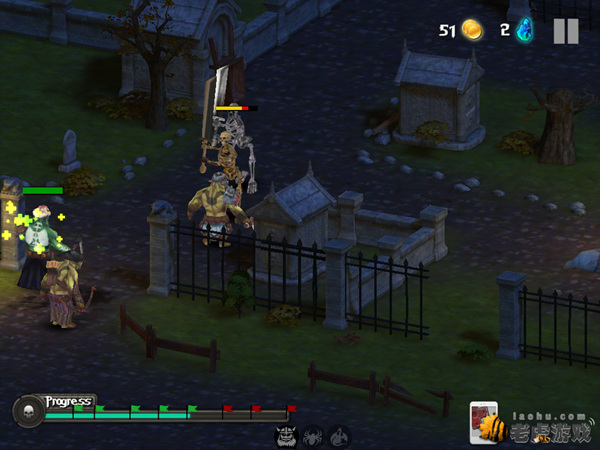This screenshot has width=600, height=450.
Task: Activate the flame ability icon
Action: pos(340,437)
